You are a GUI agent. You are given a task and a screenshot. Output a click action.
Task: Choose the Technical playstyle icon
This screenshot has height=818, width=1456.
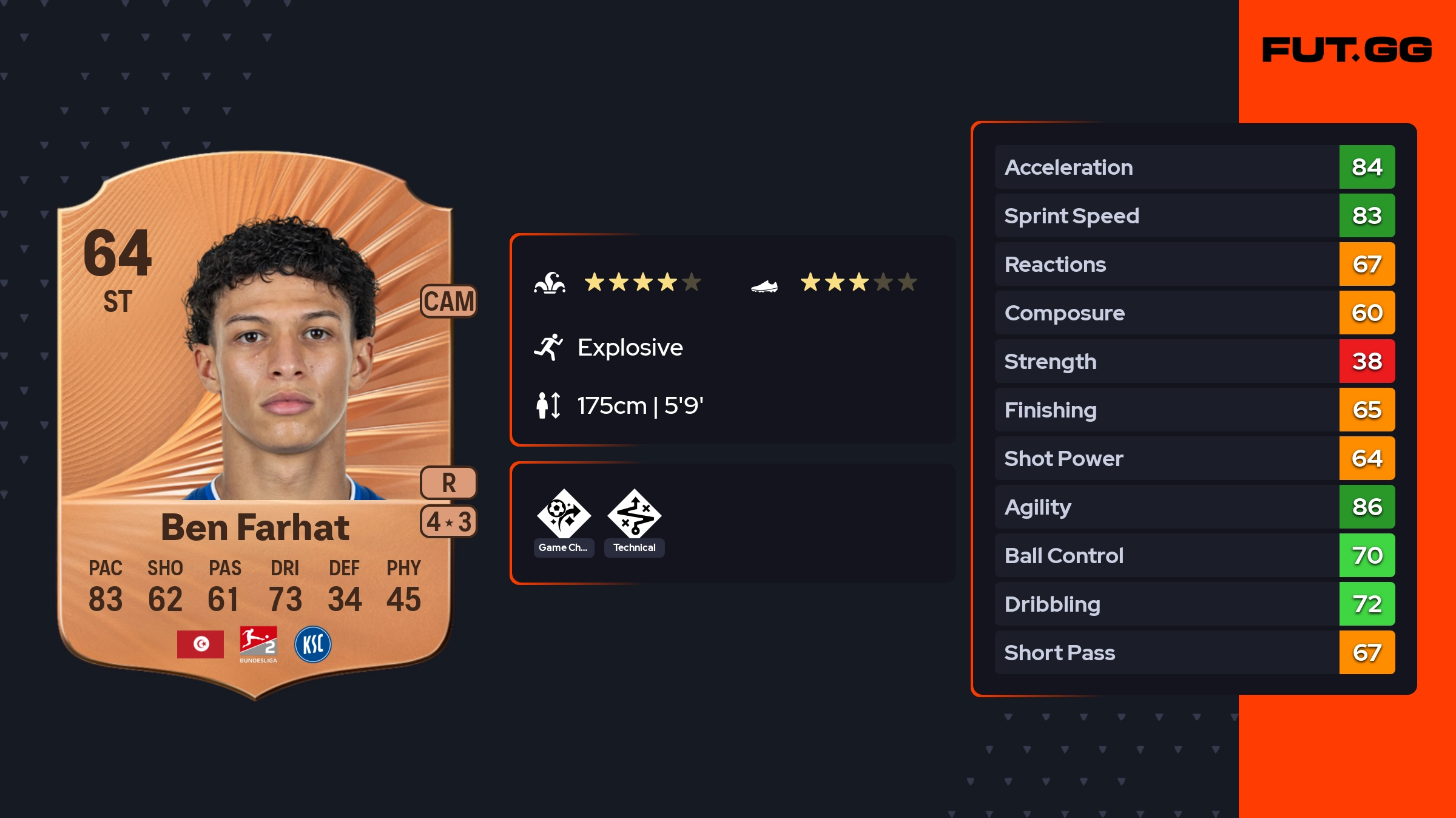635,515
